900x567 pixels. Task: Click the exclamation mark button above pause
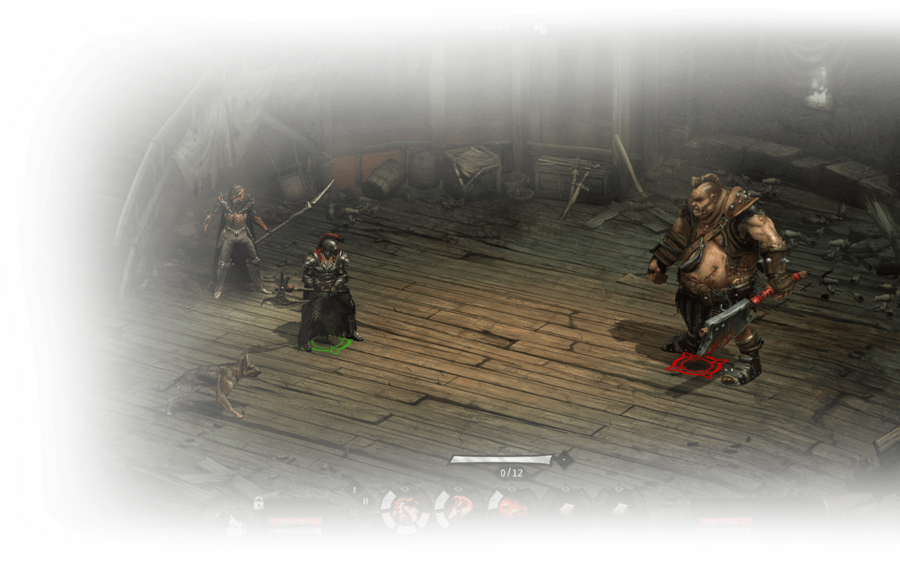[x=355, y=489]
